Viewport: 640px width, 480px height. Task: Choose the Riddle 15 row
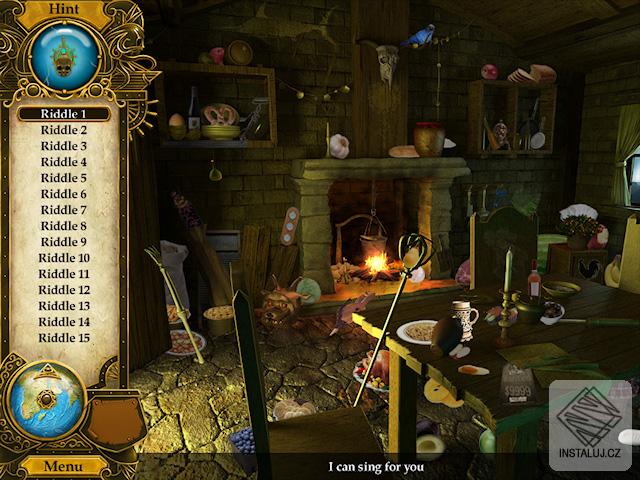tap(63, 338)
